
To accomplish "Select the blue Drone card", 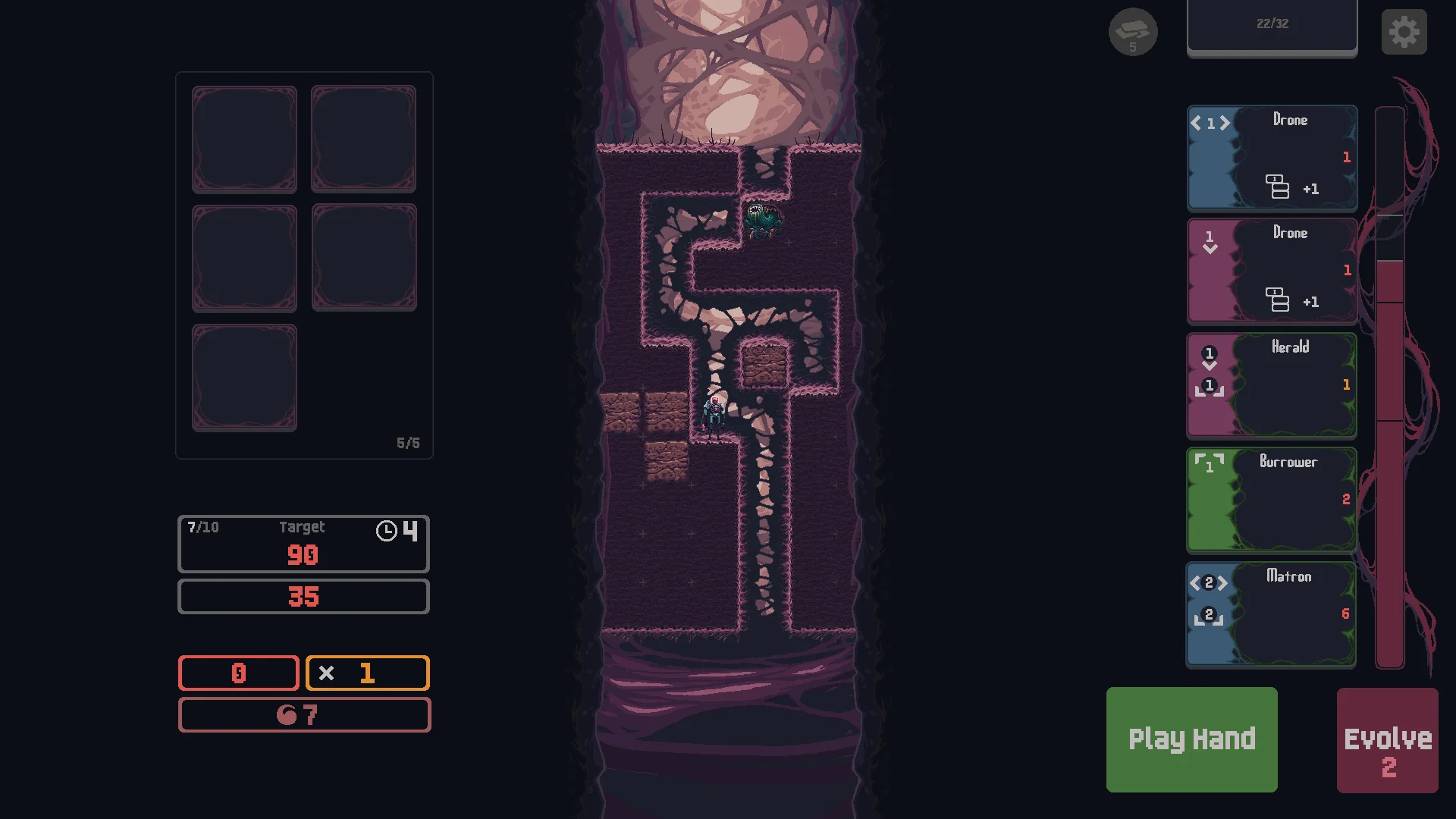I will pyautogui.click(x=1272, y=158).
